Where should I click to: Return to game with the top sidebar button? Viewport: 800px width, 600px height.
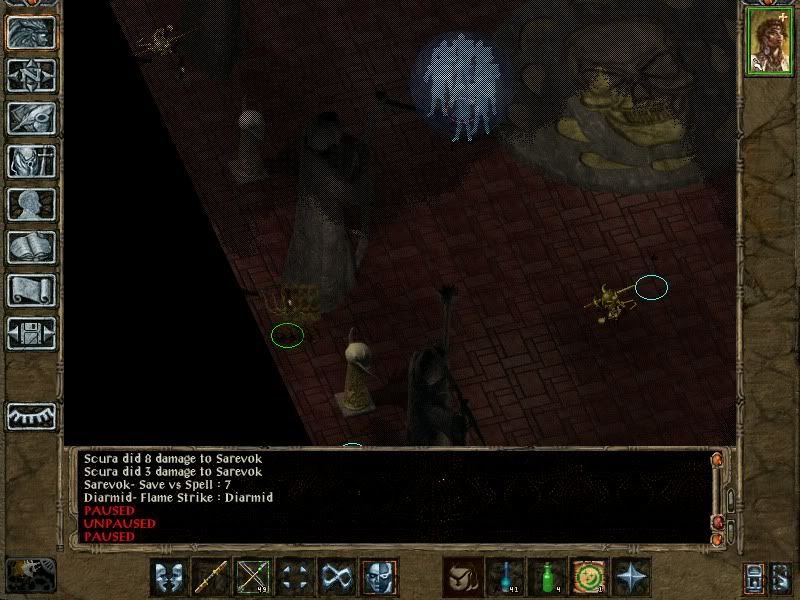coord(30,33)
